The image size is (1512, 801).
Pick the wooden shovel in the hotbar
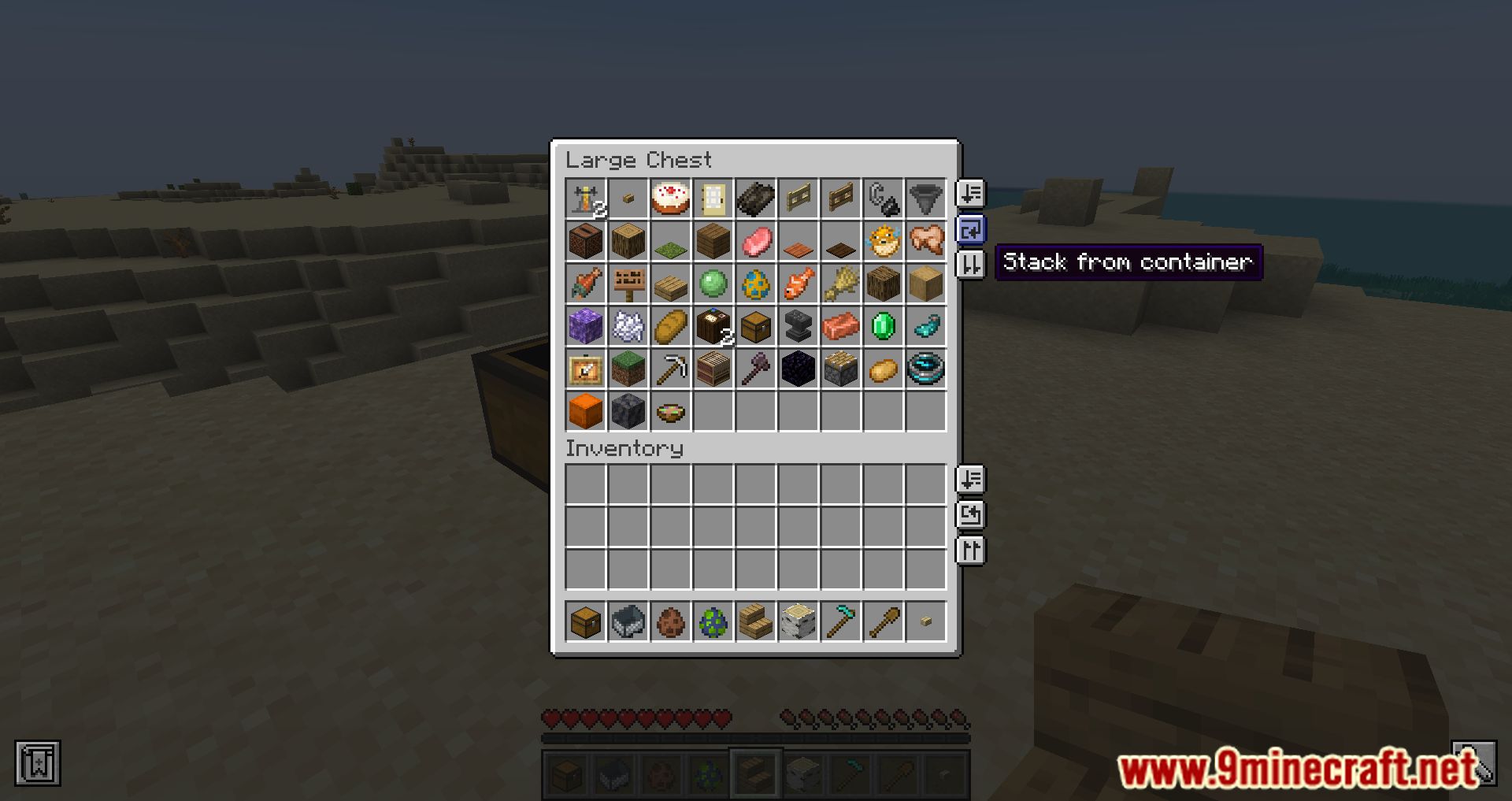pos(883,622)
